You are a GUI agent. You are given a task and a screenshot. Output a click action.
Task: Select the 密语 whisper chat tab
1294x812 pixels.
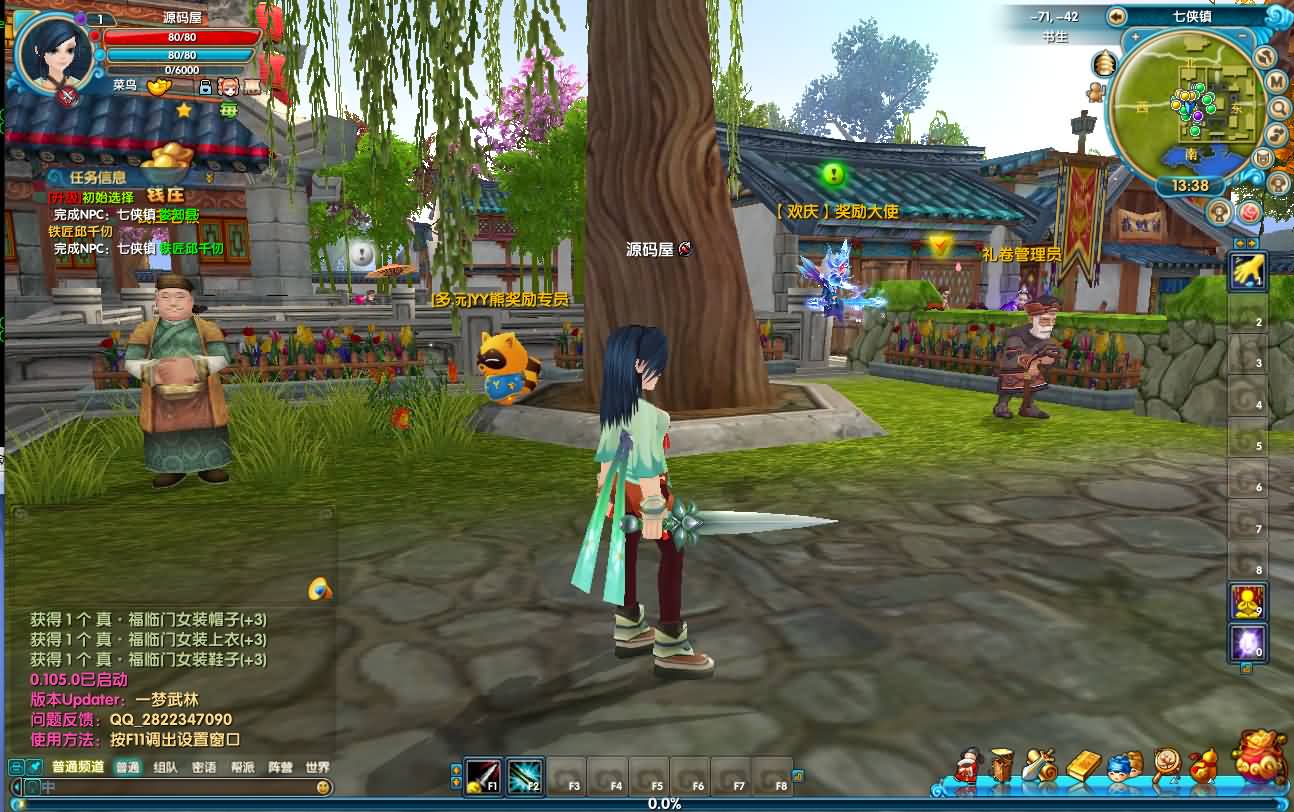204,768
